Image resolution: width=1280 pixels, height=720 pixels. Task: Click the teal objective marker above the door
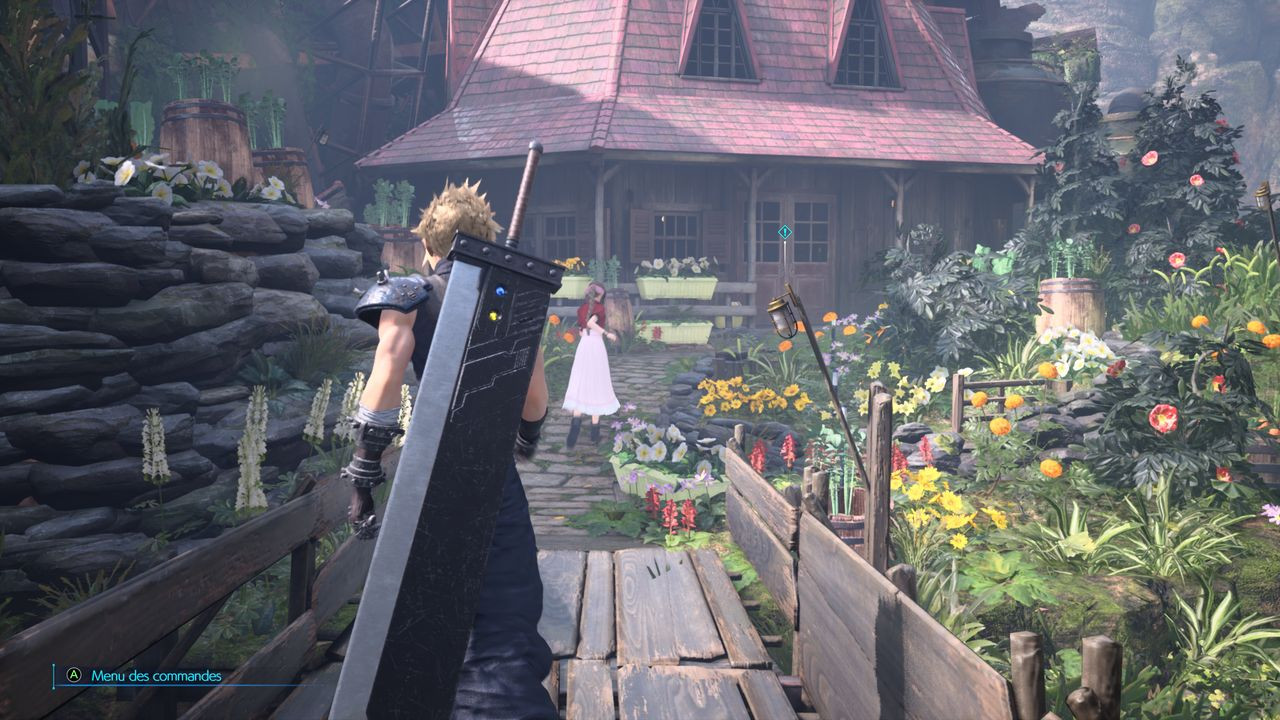[785, 232]
